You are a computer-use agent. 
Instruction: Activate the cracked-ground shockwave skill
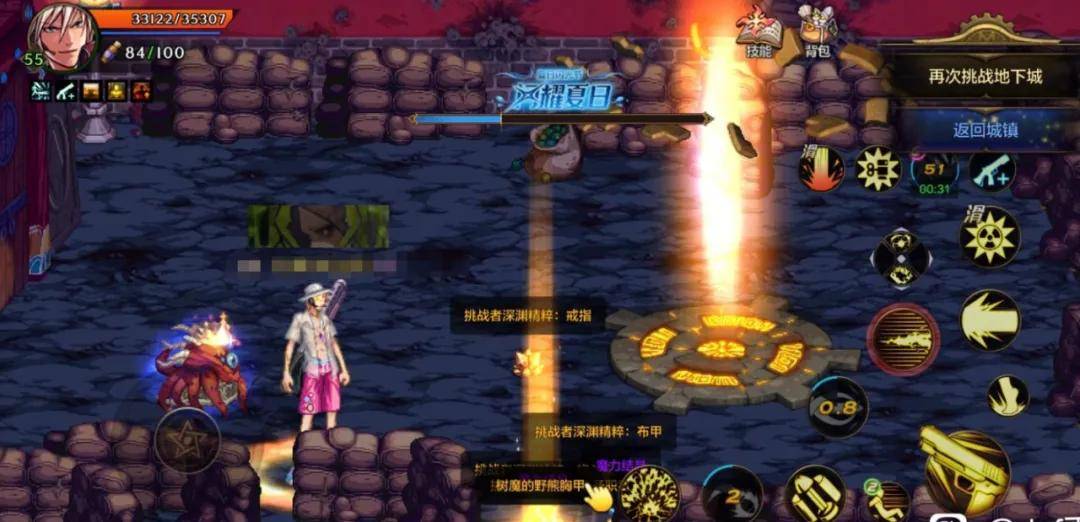[x=648, y=494]
